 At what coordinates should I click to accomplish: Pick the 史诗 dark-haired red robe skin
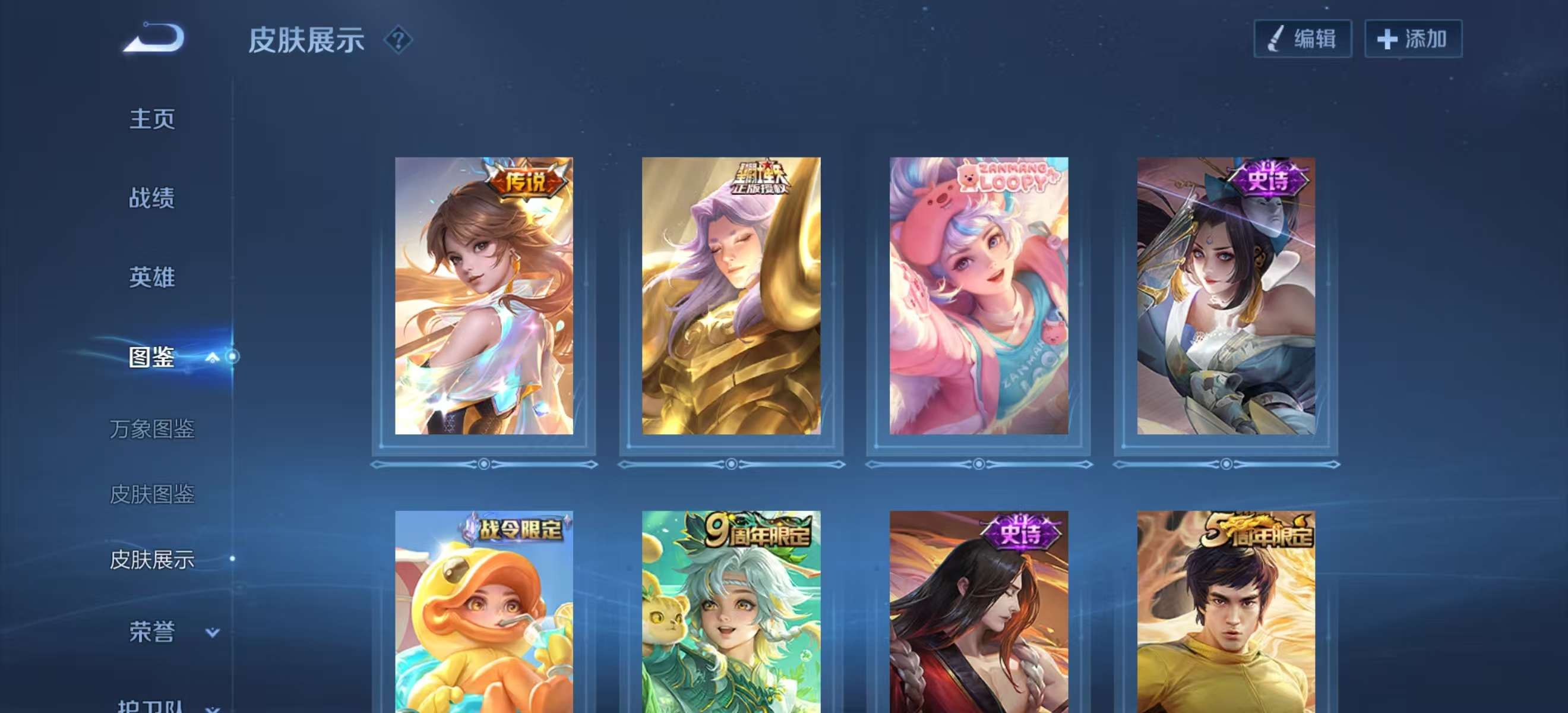click(x=979, y=612)
